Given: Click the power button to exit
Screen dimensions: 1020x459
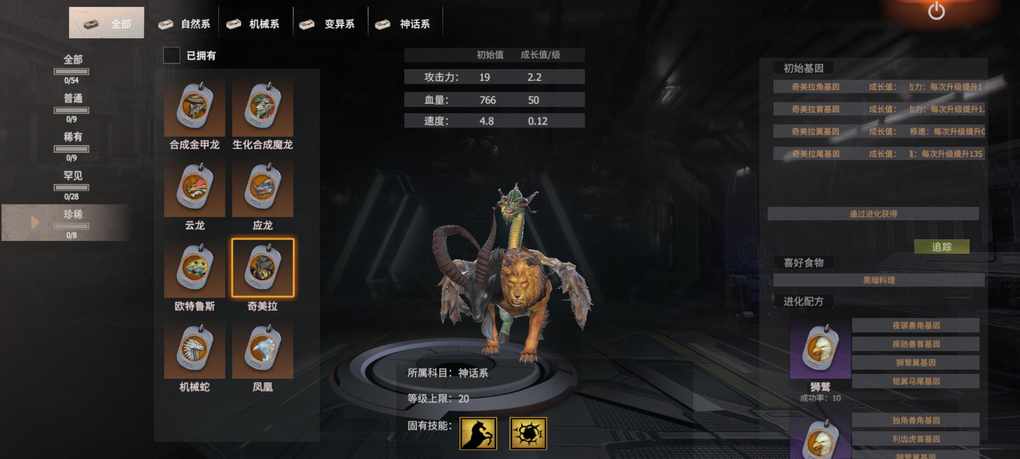Looking at the screenshot, I should (936, 12).
